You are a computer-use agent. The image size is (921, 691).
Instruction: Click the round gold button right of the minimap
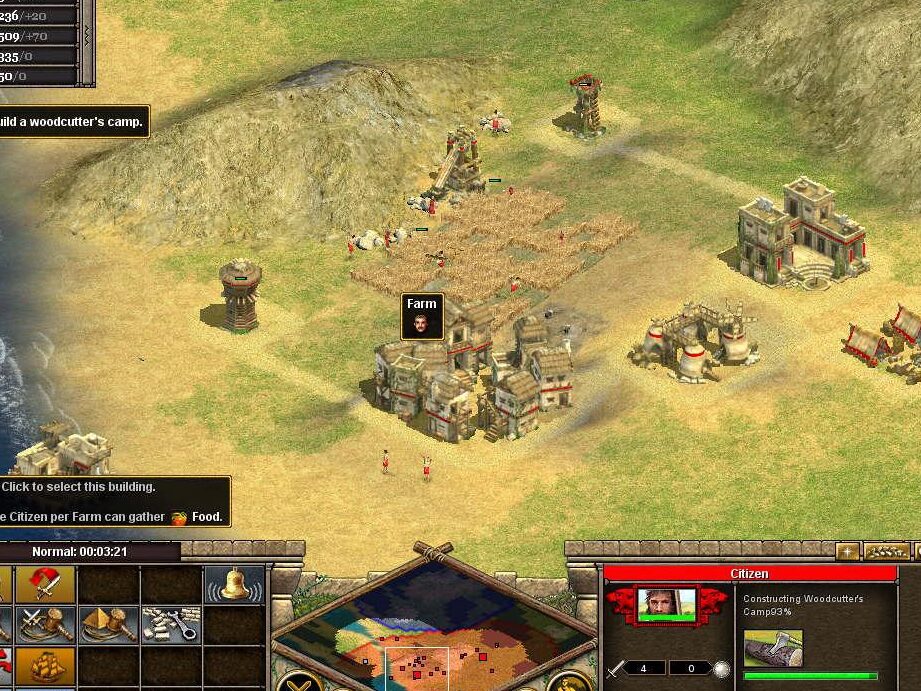[x=567, y=681]
